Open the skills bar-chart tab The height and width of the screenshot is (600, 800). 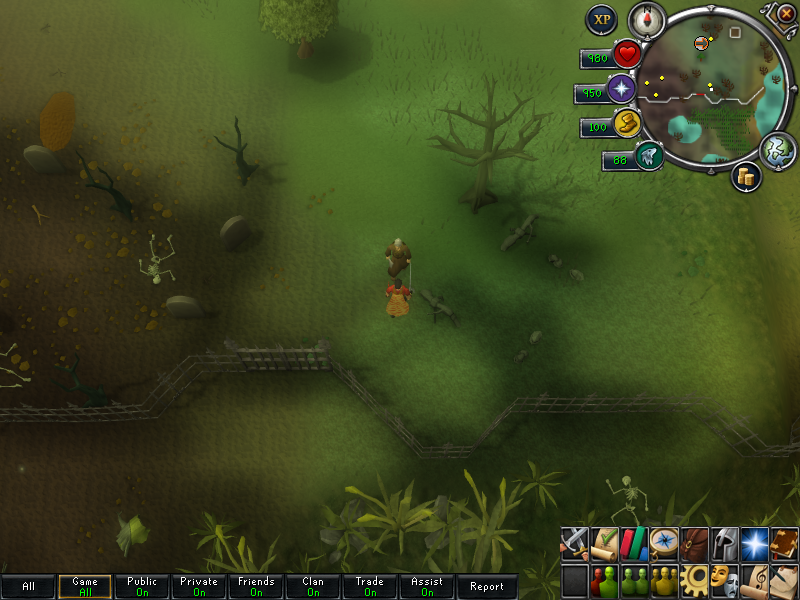point(634,543)
